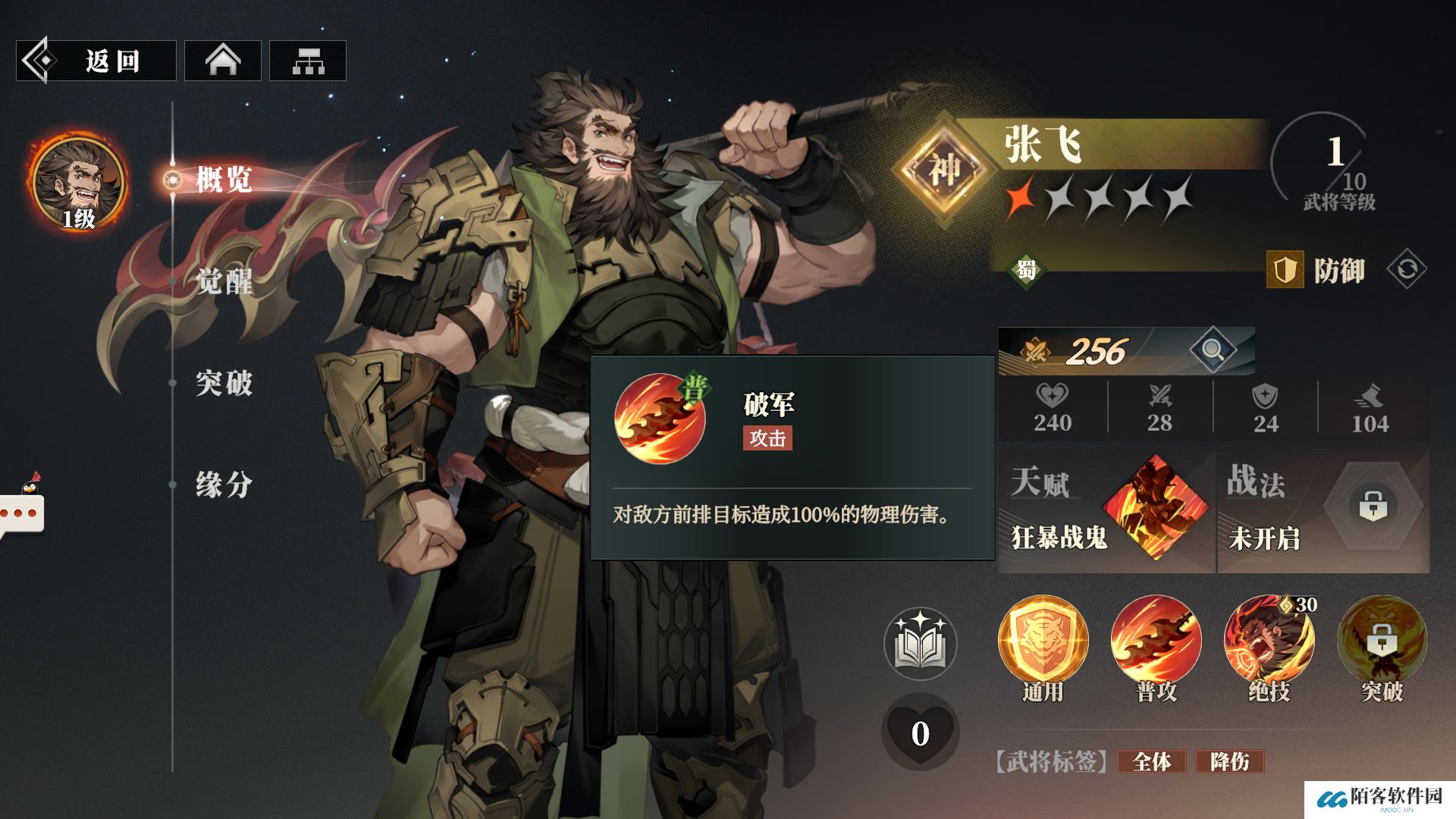This screenshot has height=819, width=1456.
Task: Select the 普攻 normal attack skill
Action: click(1156, 642)
